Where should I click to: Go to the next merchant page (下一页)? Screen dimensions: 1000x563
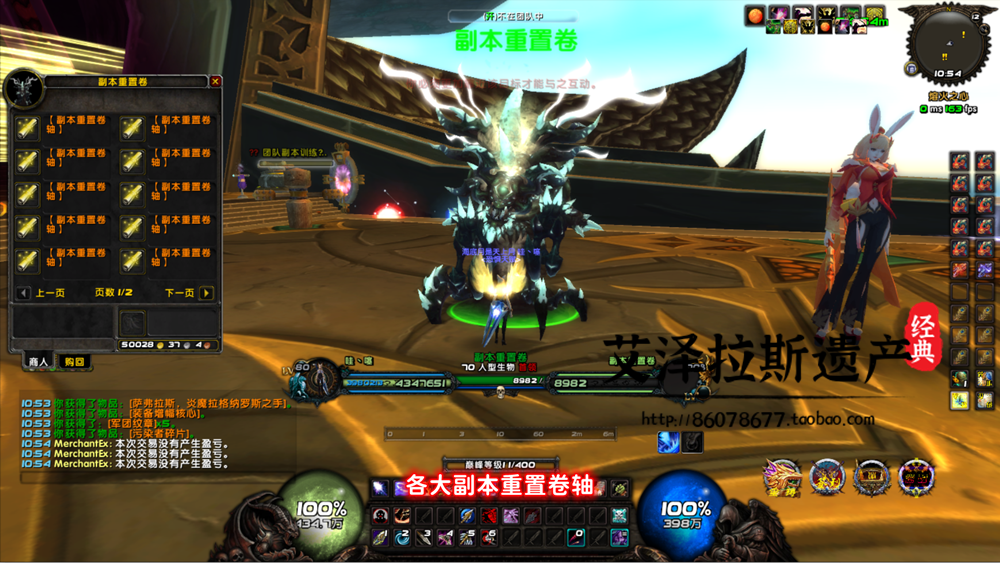206,293
